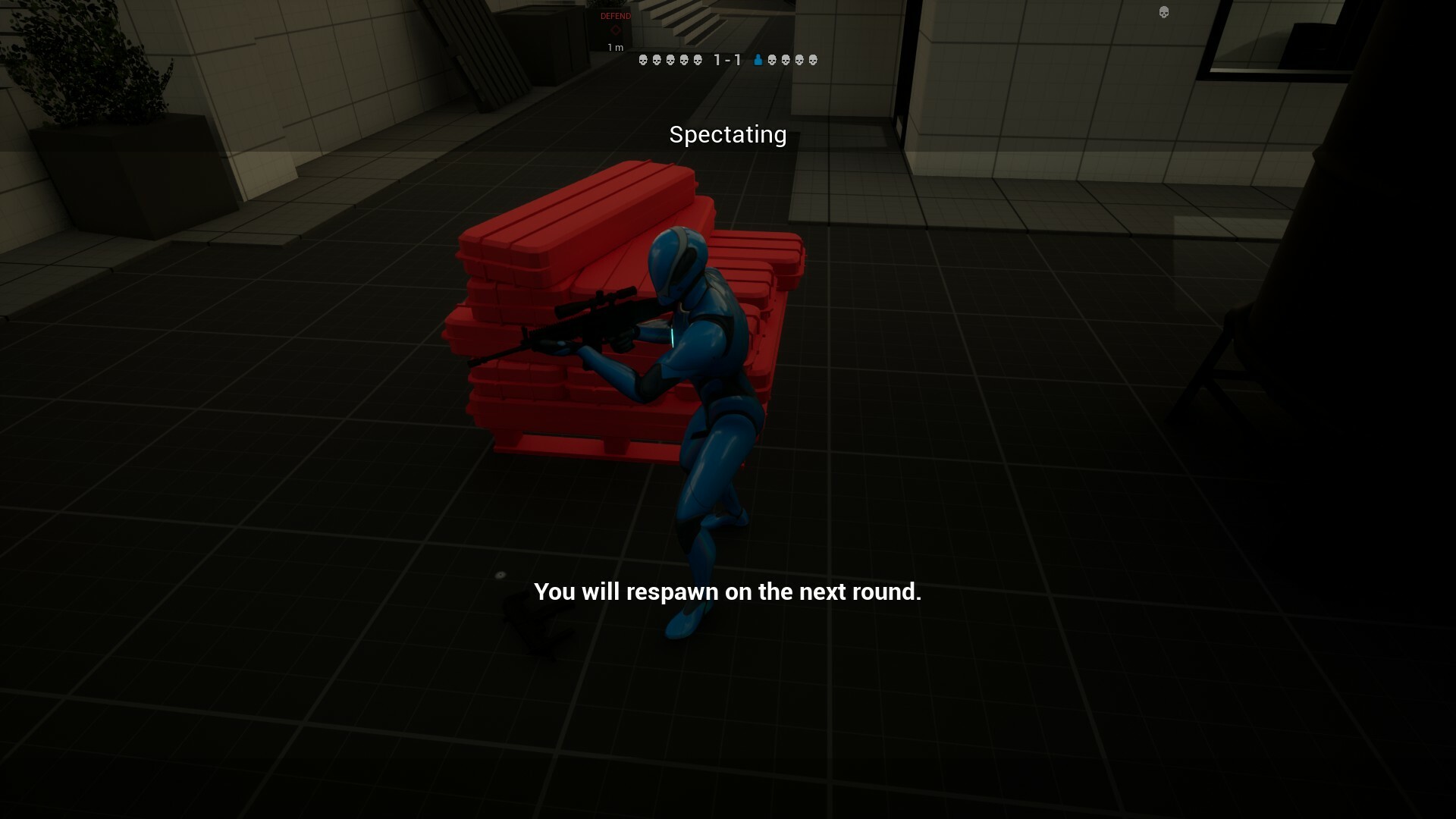Click the skull kill indicator in top-right corner
Screen dimensions: 1456x819
point(1163,13)
